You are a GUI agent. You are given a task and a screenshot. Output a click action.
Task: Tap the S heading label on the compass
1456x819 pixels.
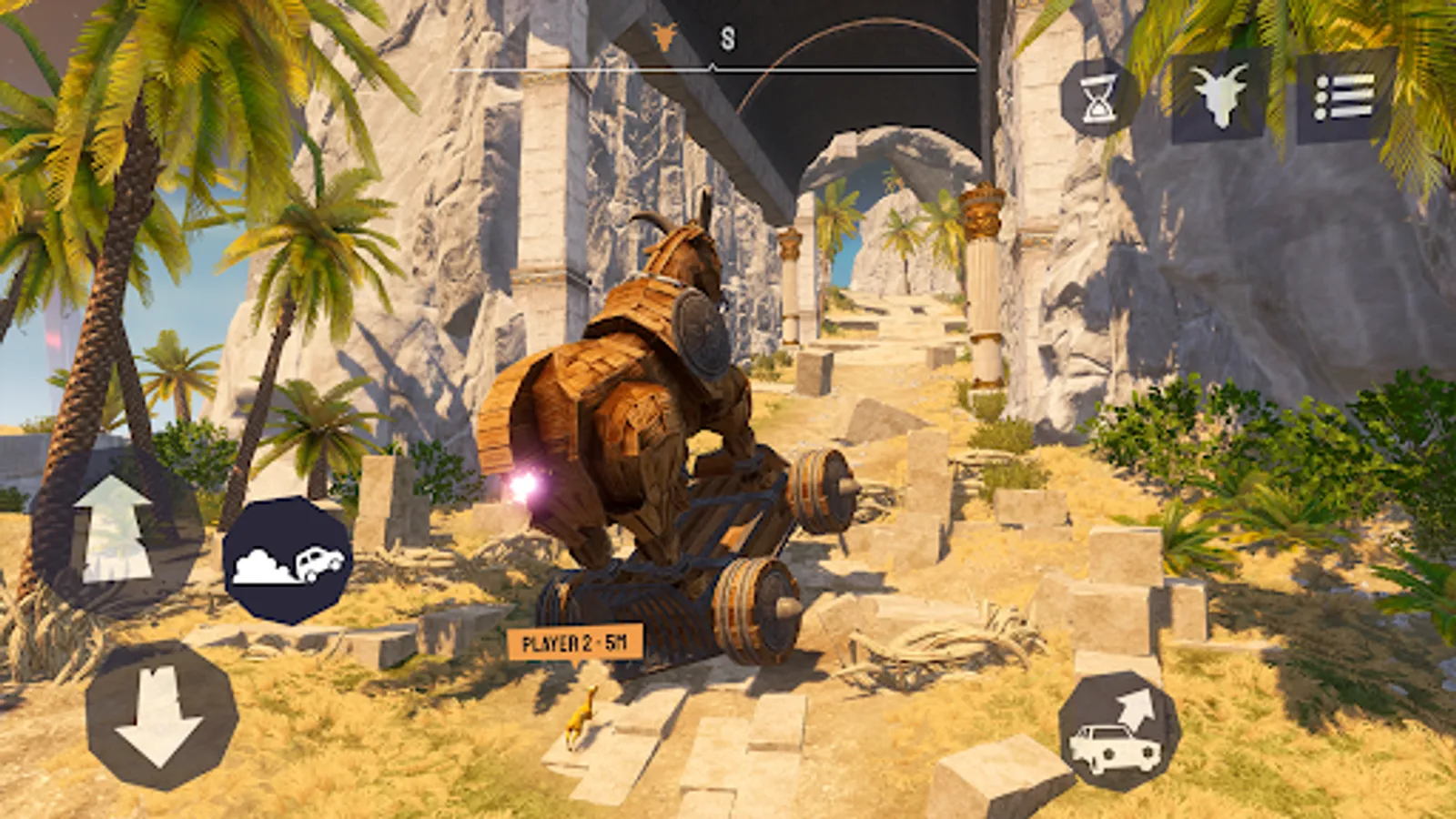[x=726, y=38]
